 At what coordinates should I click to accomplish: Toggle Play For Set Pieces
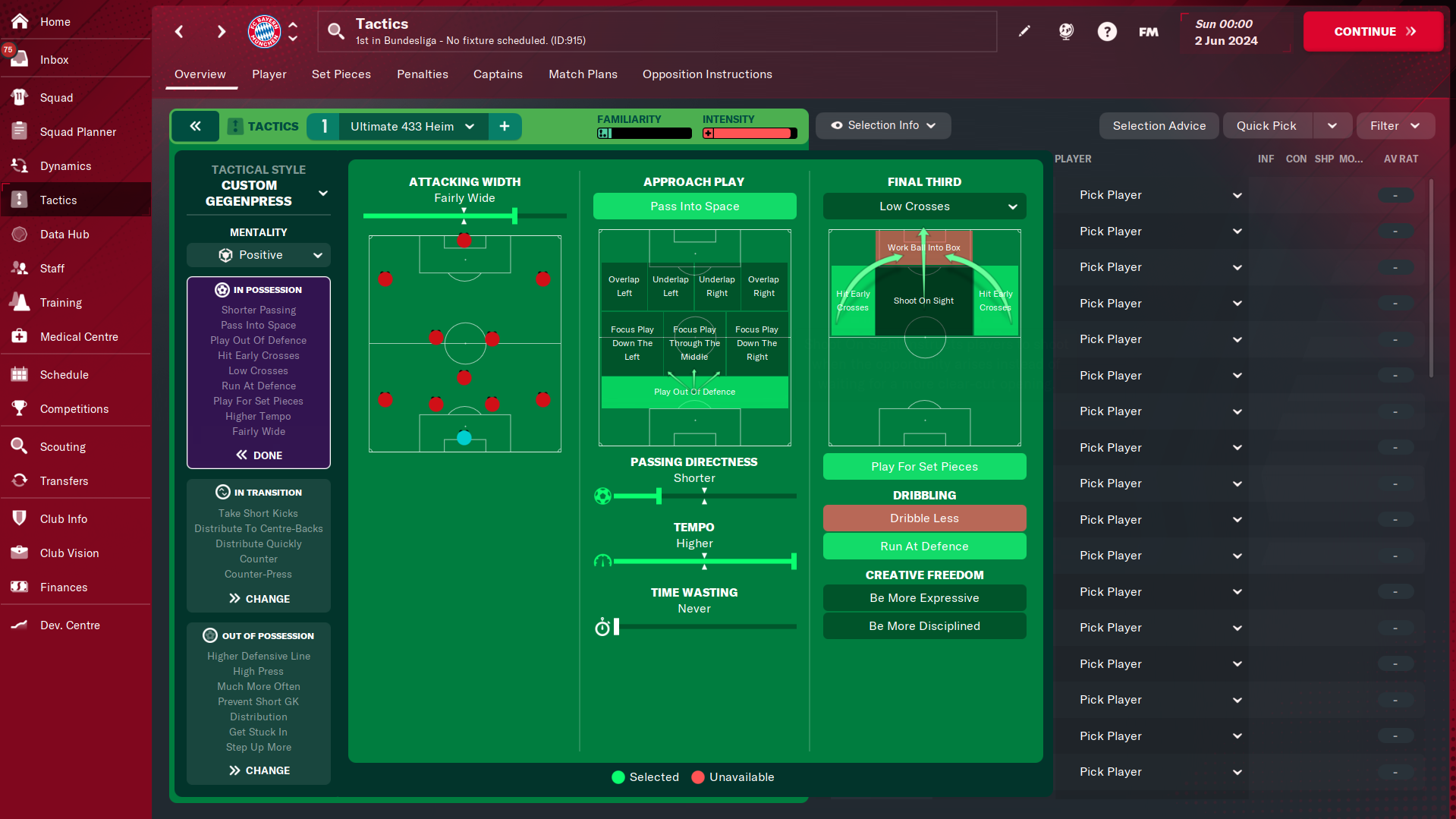coord(924,467)
